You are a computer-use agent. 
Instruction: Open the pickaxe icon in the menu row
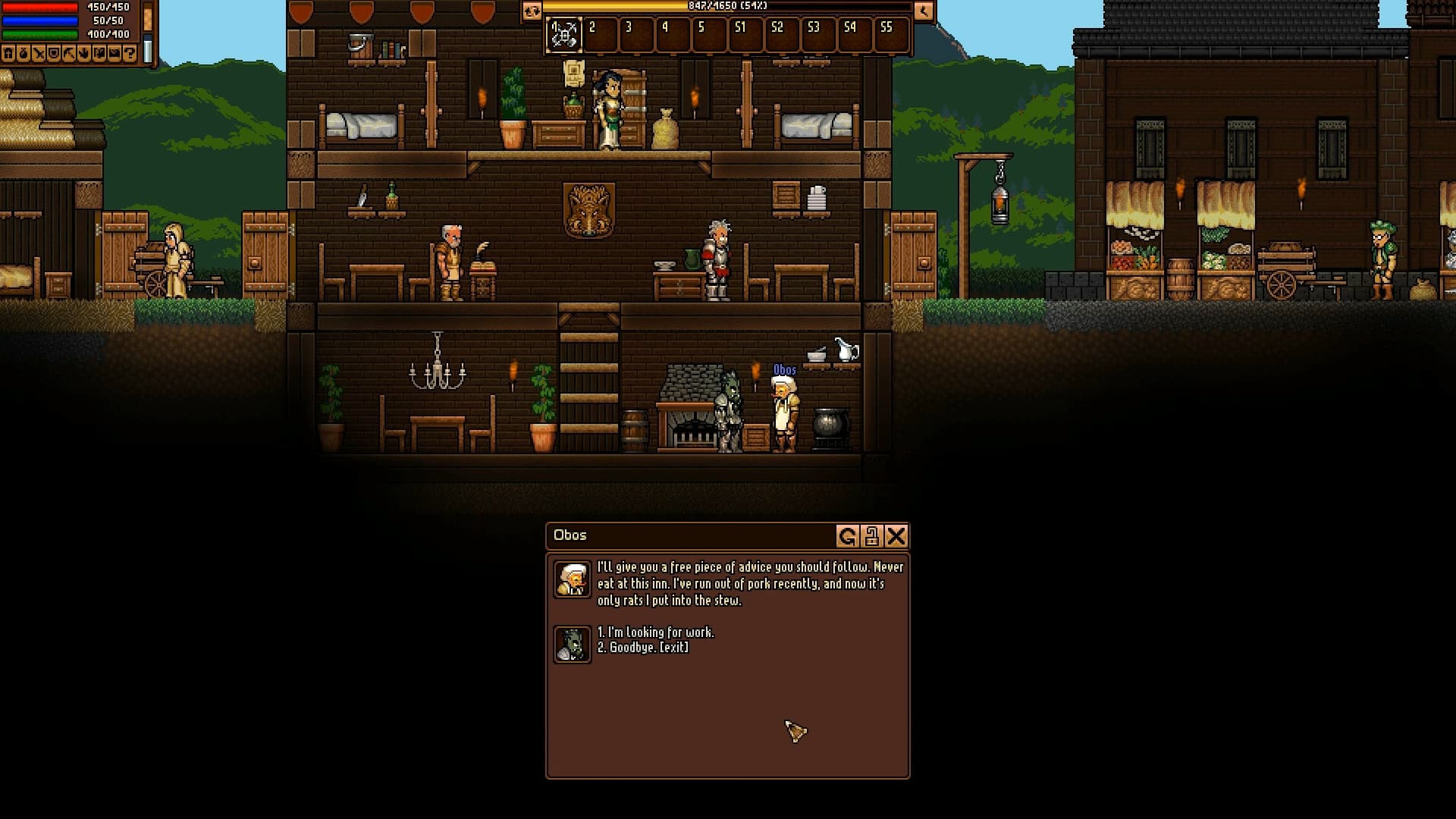click(x=69, y=54)
